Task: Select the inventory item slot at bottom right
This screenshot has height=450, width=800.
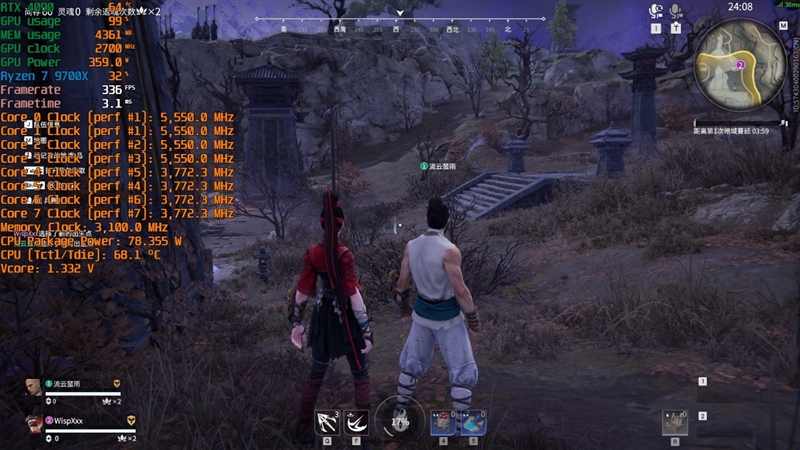Action: (675, 423)
